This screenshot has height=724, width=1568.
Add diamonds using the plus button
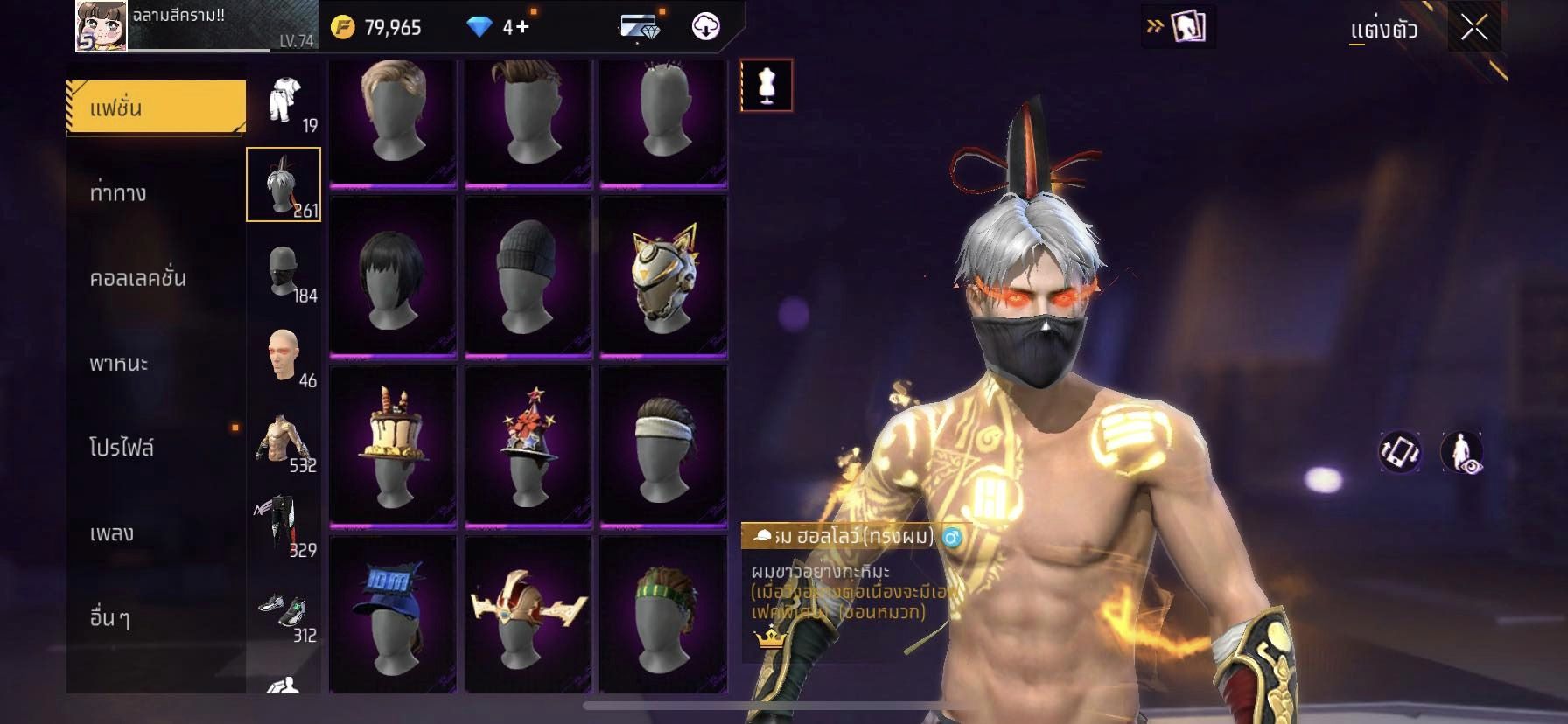[522, 27]
